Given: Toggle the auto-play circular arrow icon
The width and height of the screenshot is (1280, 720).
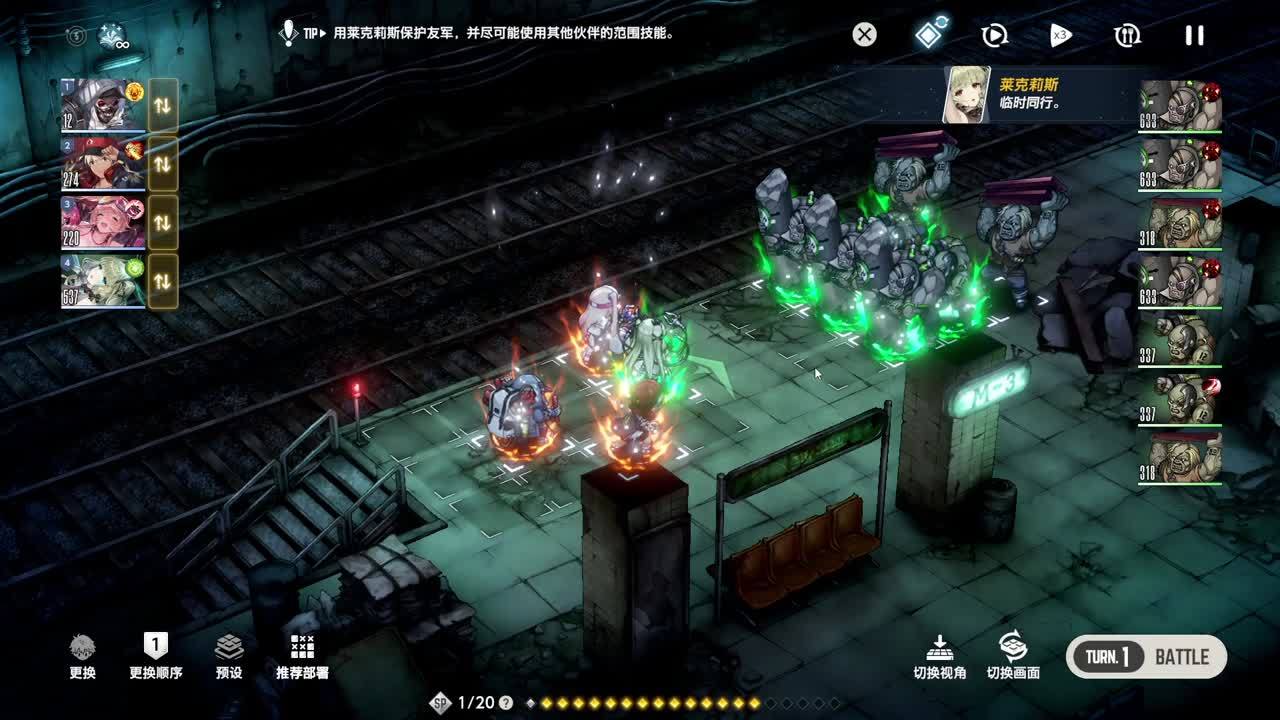Looking at the screenshot, I should click(x=994, y=36).
